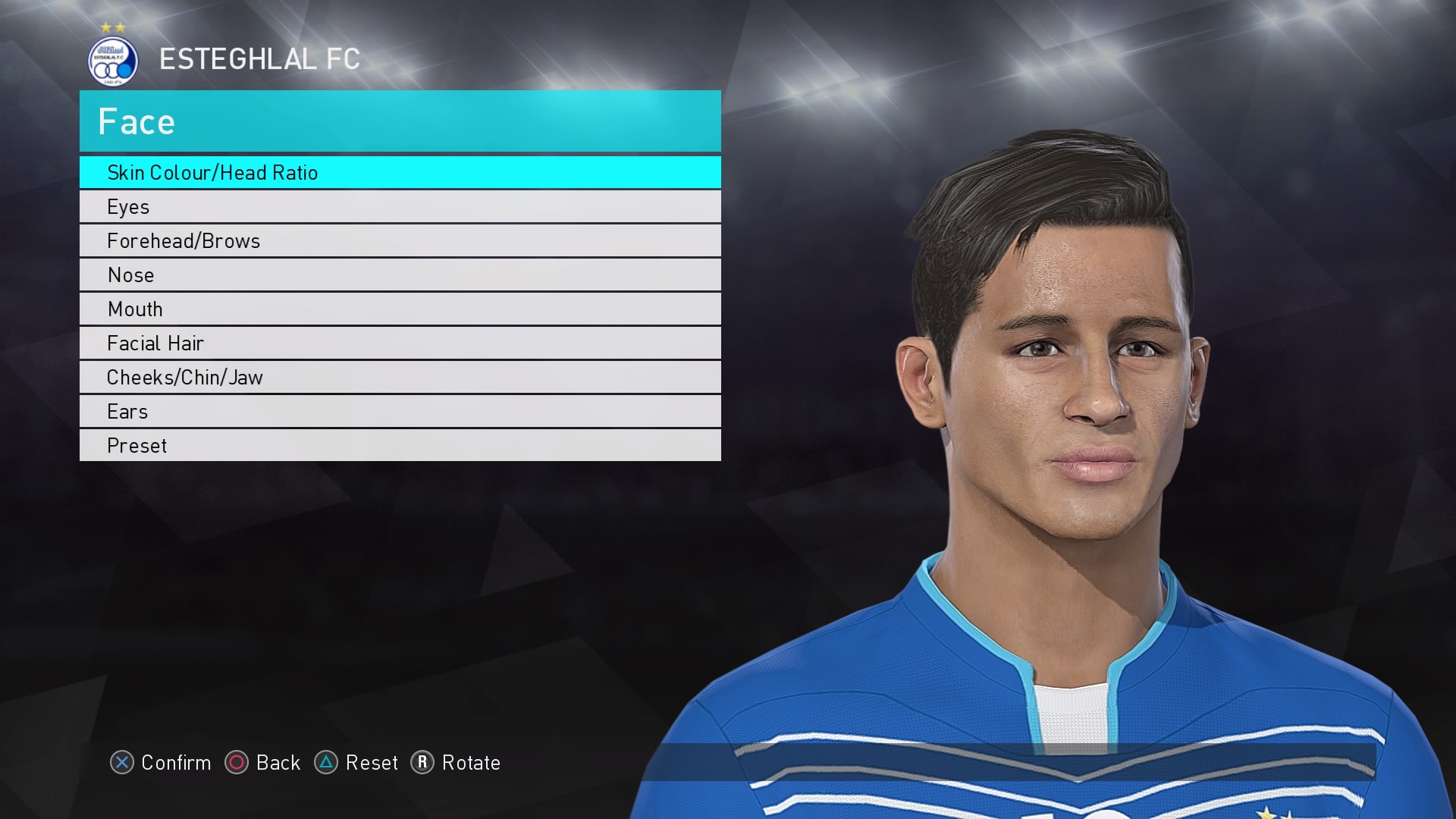The image size is (1456, 819).
Task: Click the R Rotate button icon
Action: pos(423,764)
